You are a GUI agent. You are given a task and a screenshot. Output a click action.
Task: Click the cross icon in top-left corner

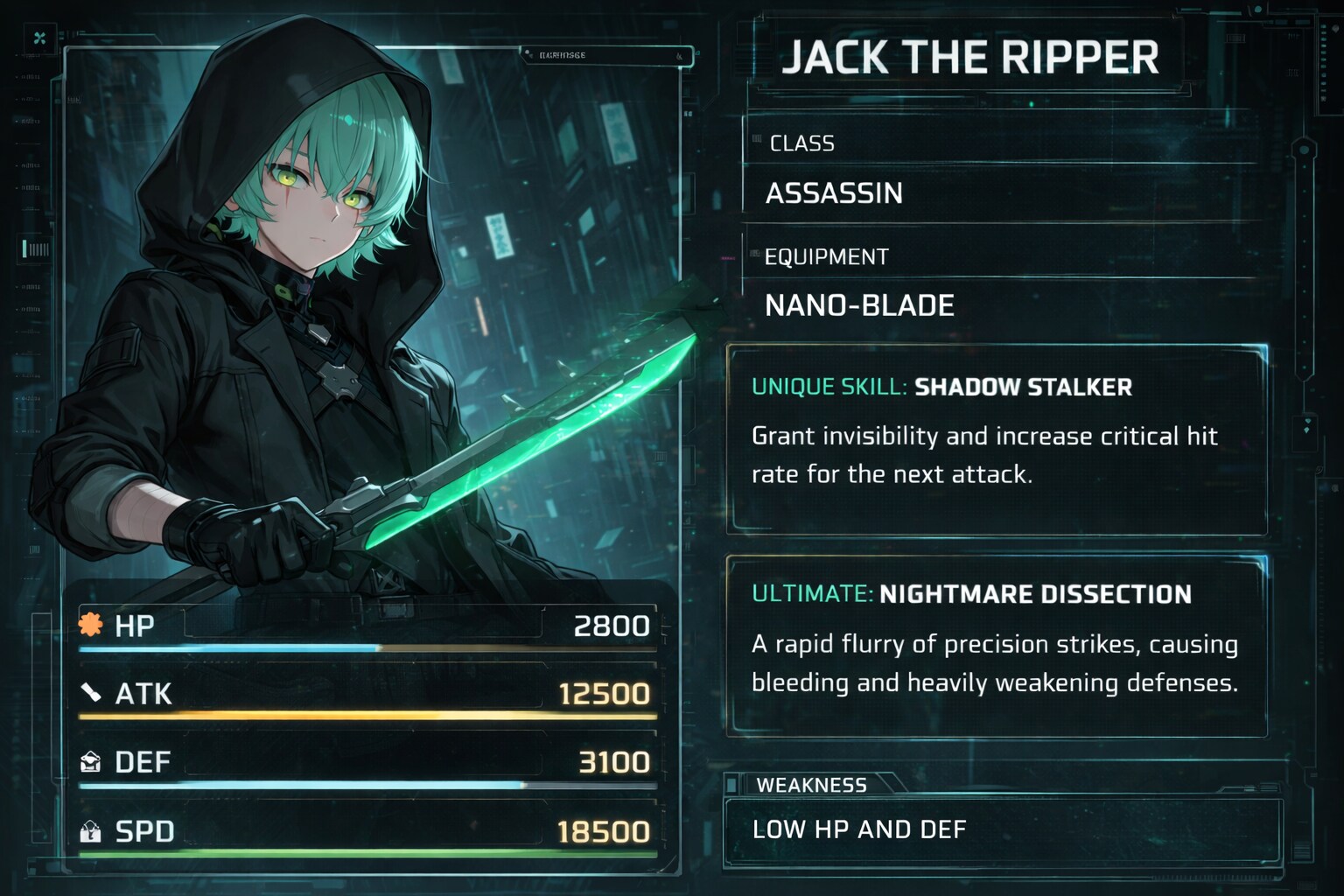point(39,38)
